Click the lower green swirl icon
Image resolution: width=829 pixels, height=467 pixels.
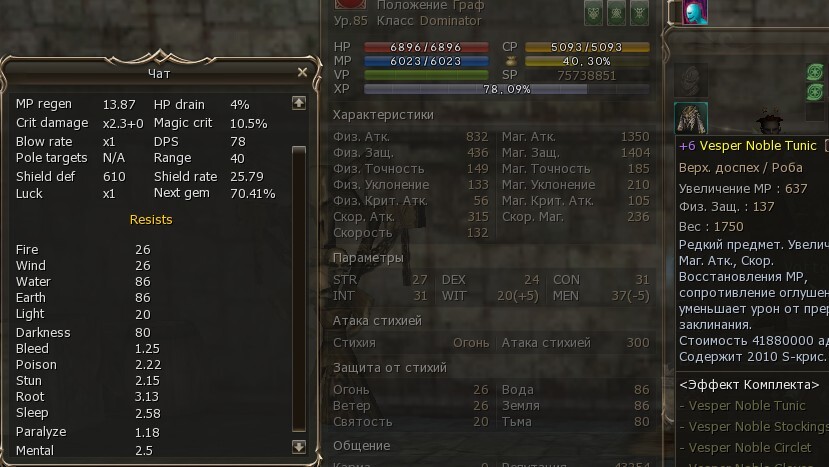(x=816, y=92)
